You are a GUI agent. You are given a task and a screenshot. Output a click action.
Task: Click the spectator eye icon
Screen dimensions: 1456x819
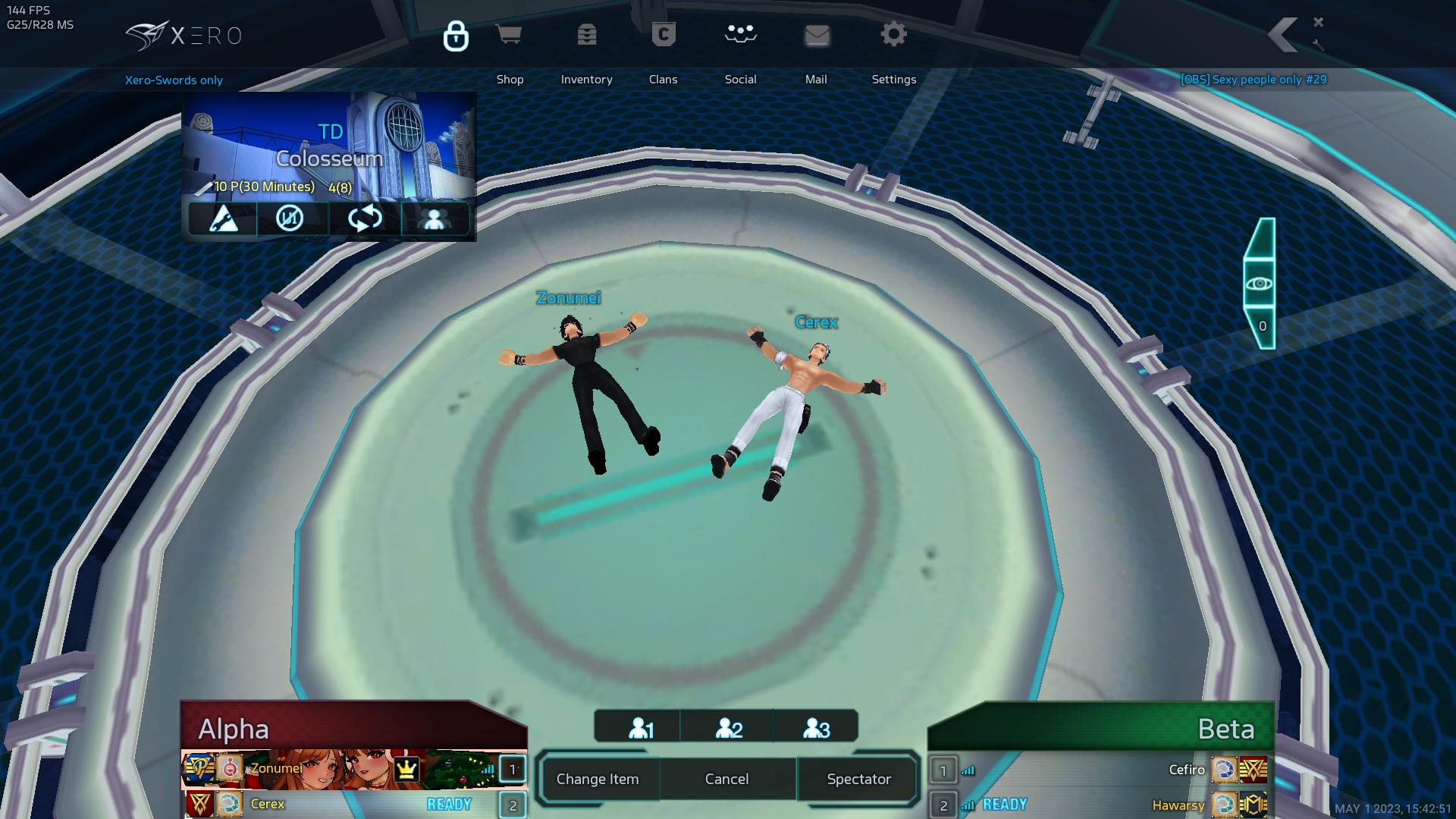coord(1260,284)
